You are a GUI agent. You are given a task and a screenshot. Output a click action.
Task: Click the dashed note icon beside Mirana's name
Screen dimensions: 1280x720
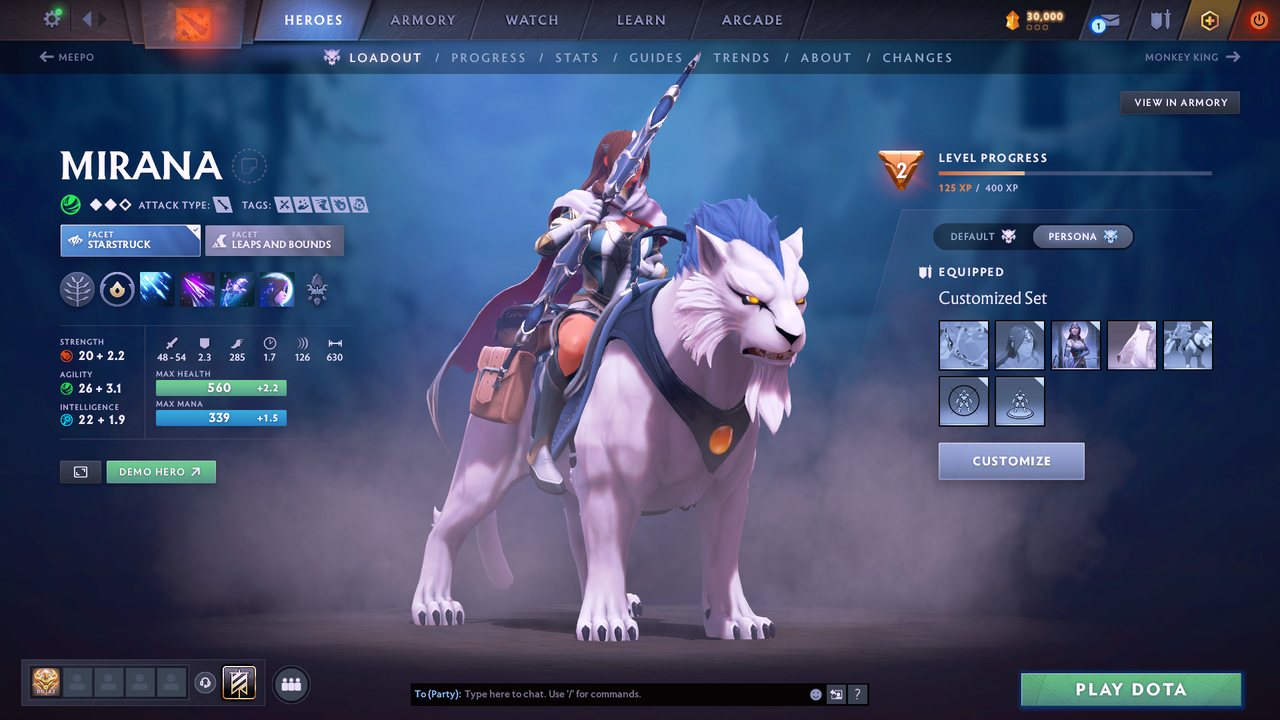249,166
